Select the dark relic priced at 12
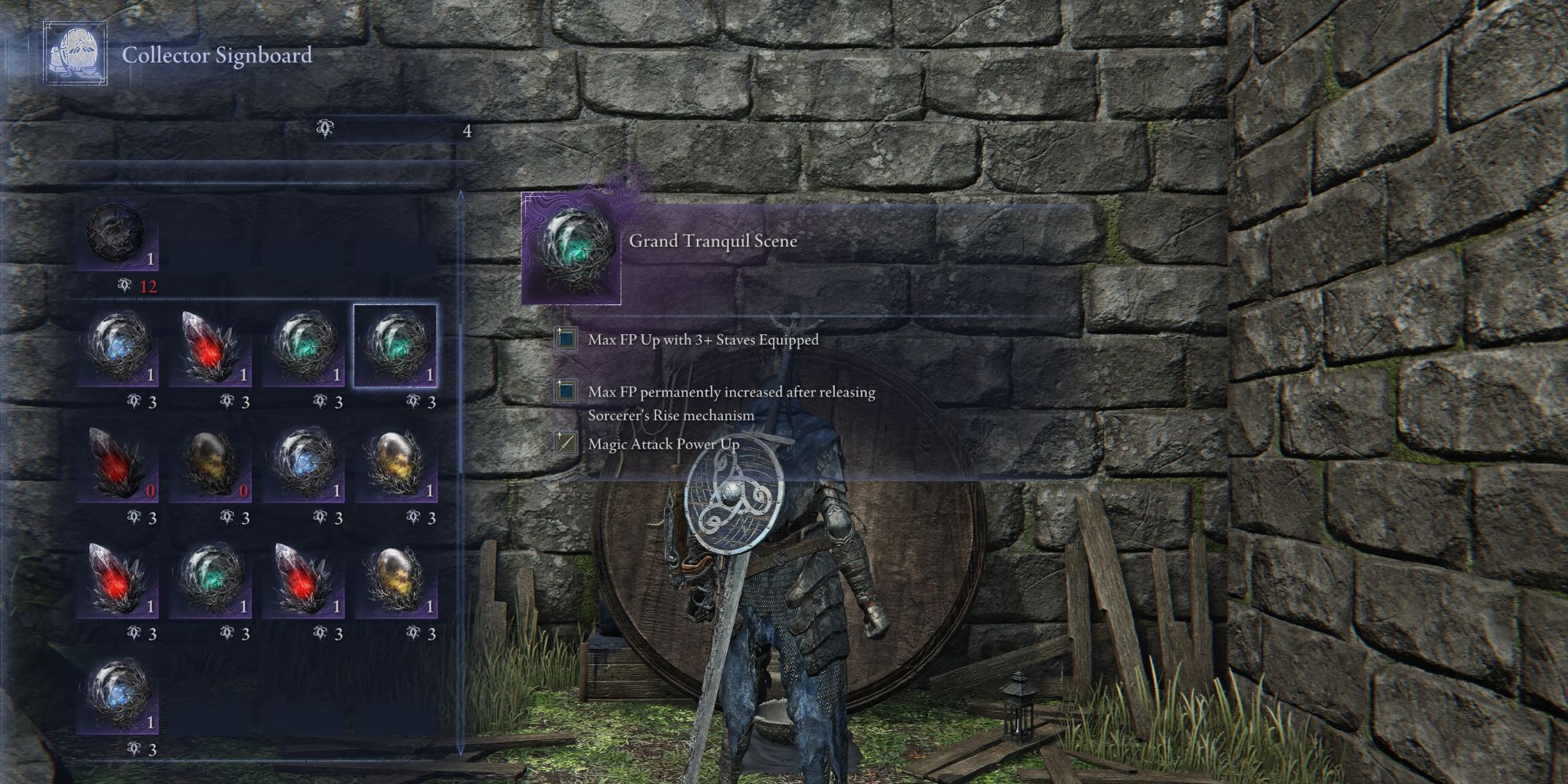 pyautogui.click(x=118, y=235)
